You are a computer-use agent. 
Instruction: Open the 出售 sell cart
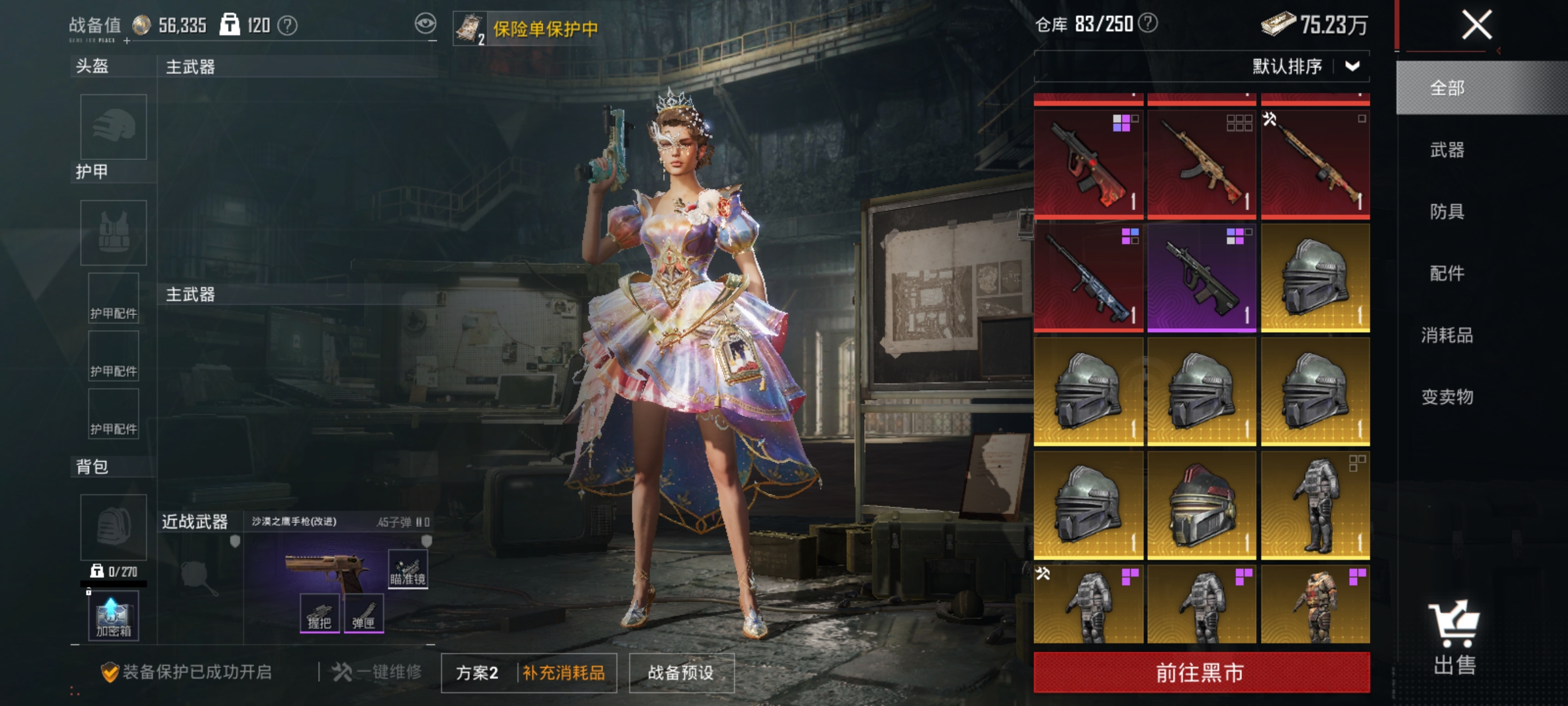tap(1454, 637)
